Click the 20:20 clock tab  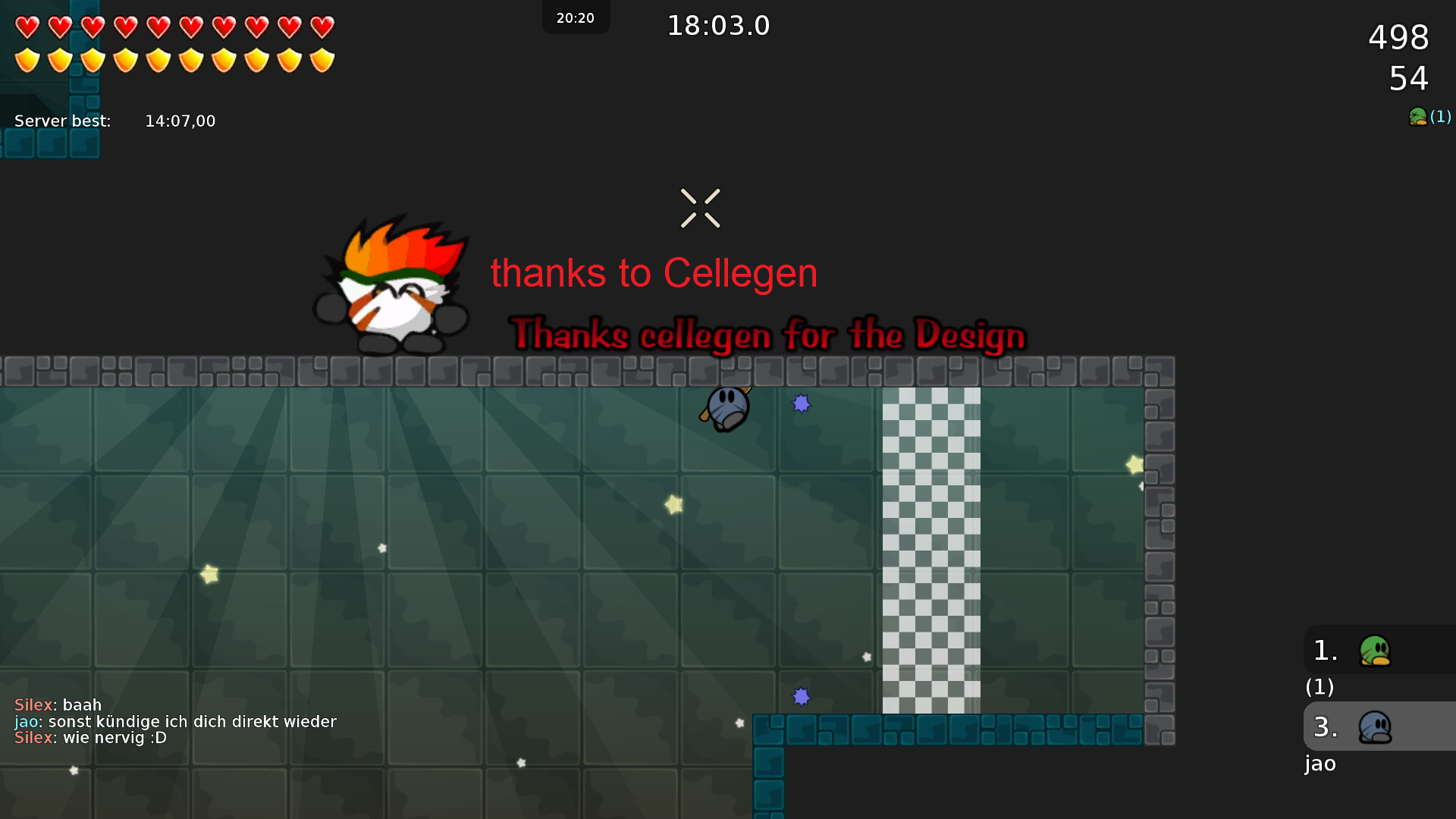(576, 17)
